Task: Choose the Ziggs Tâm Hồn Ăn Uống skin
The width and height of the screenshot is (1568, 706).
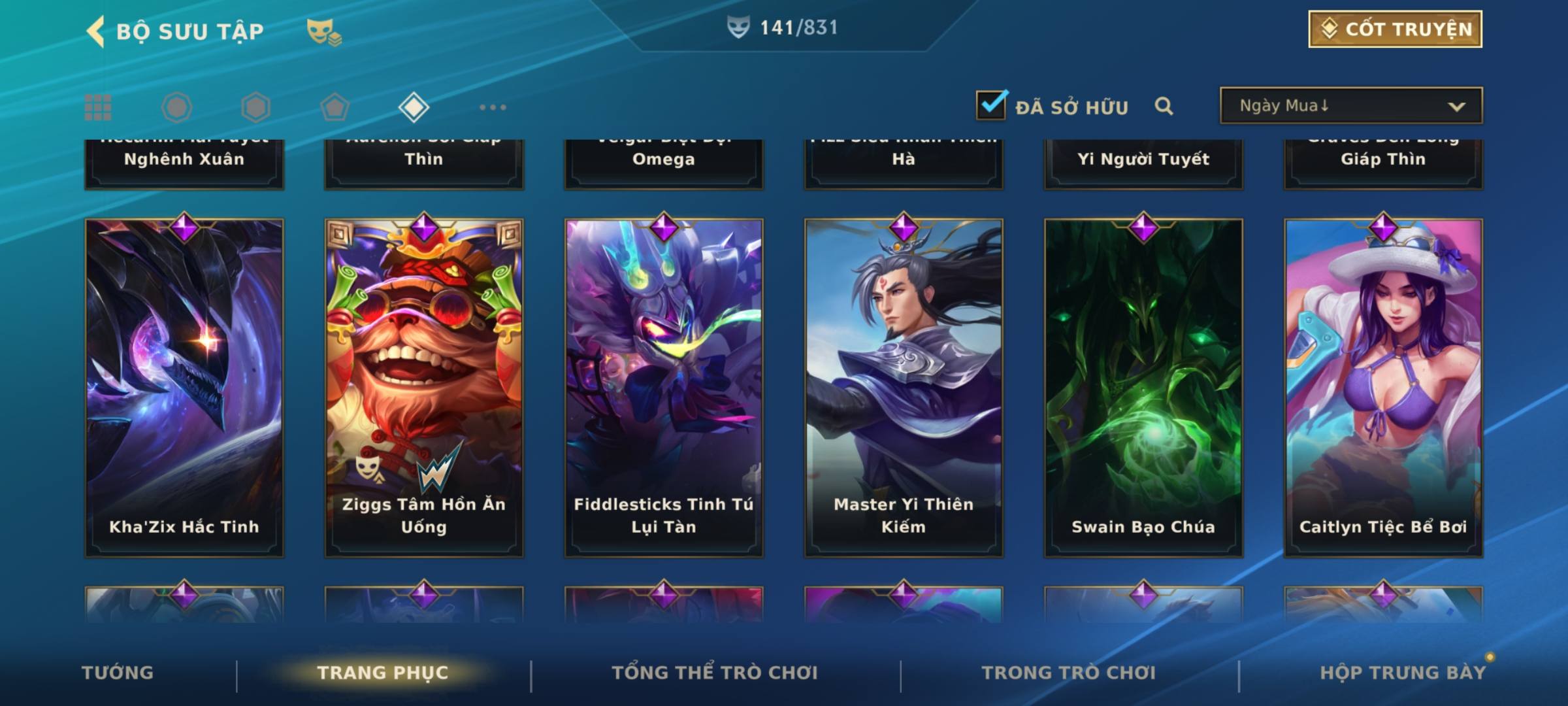Action: coord(424,388)
